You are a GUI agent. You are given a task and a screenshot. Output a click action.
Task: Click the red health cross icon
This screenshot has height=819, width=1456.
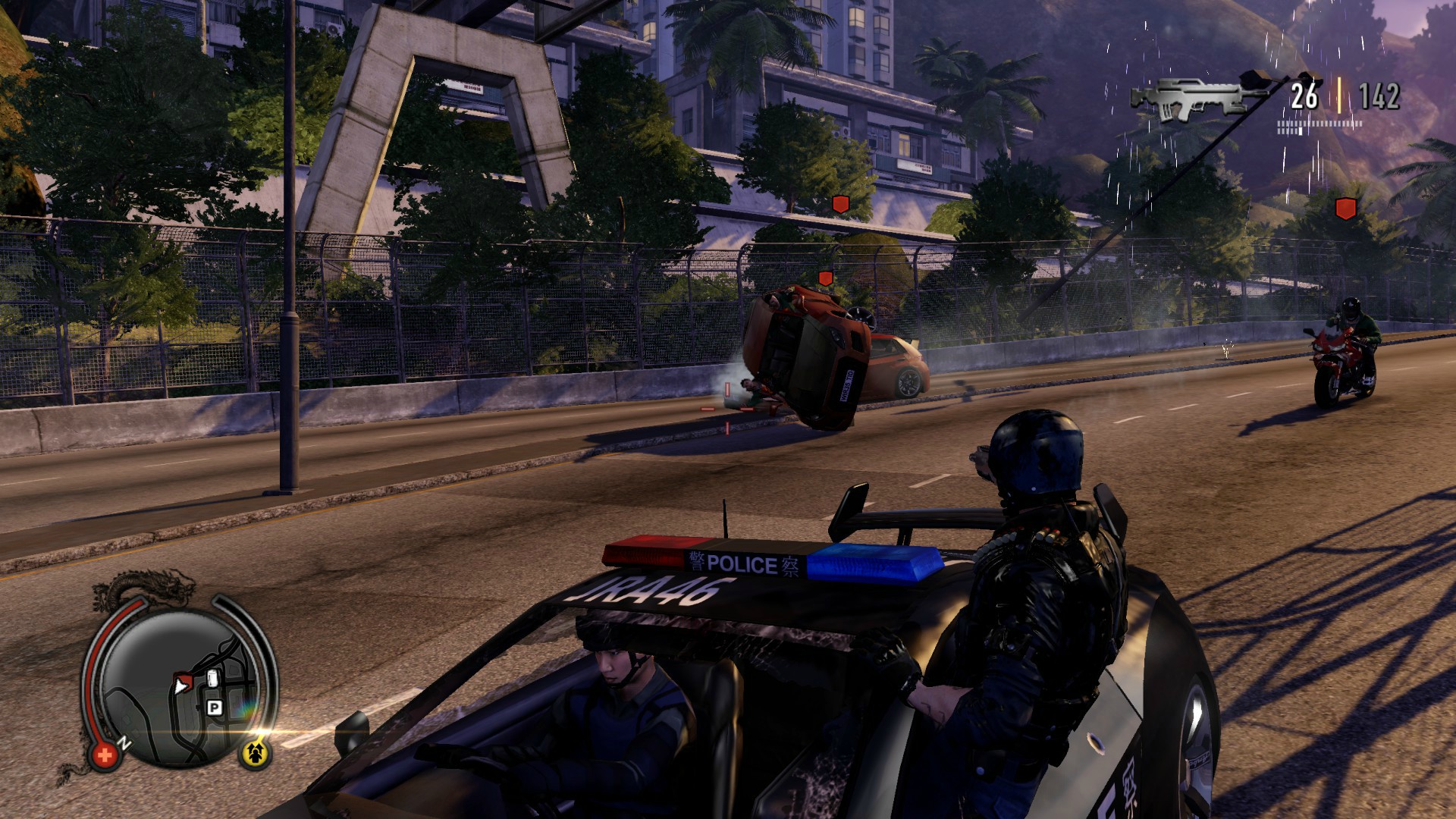pos(105,755)
